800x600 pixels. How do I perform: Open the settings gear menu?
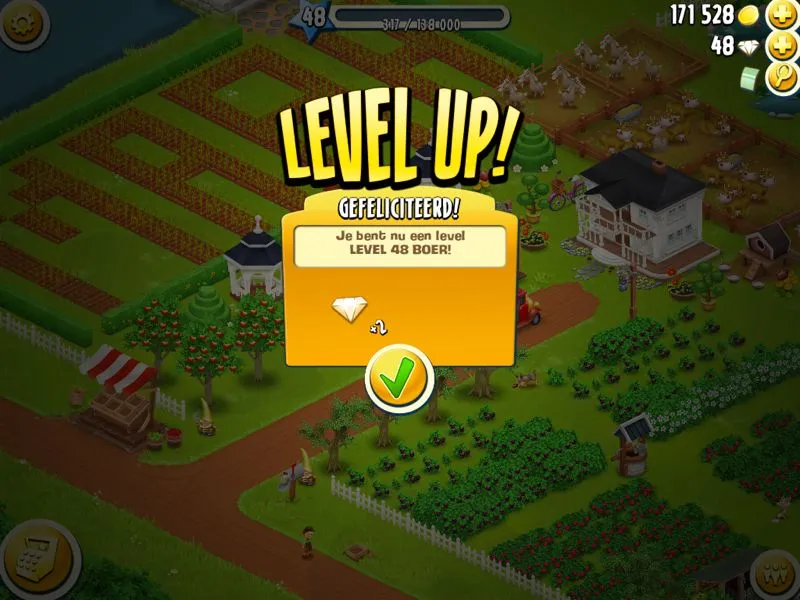tap(25, 24)
